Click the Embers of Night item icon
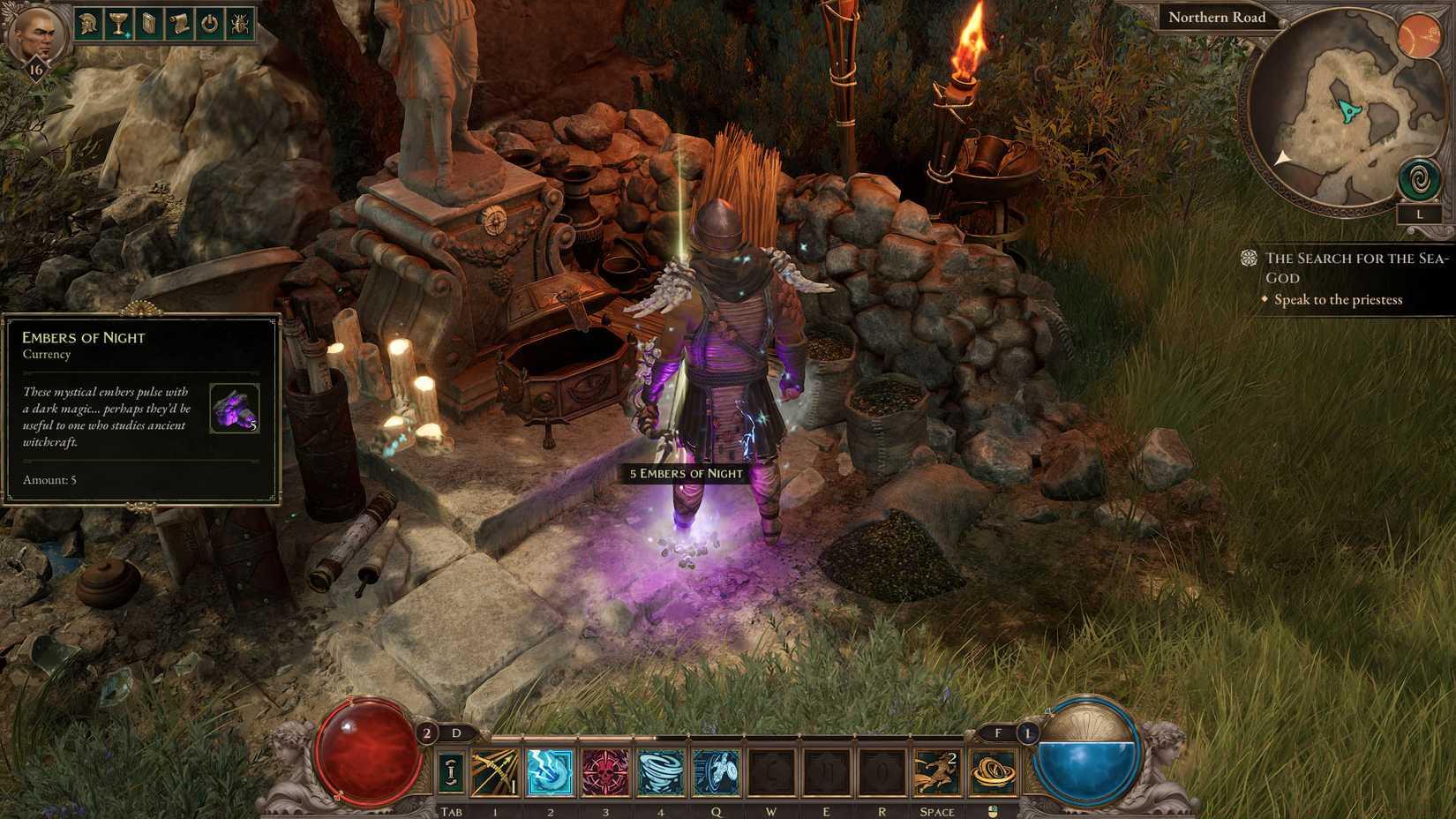 click(x=234, y=409)
